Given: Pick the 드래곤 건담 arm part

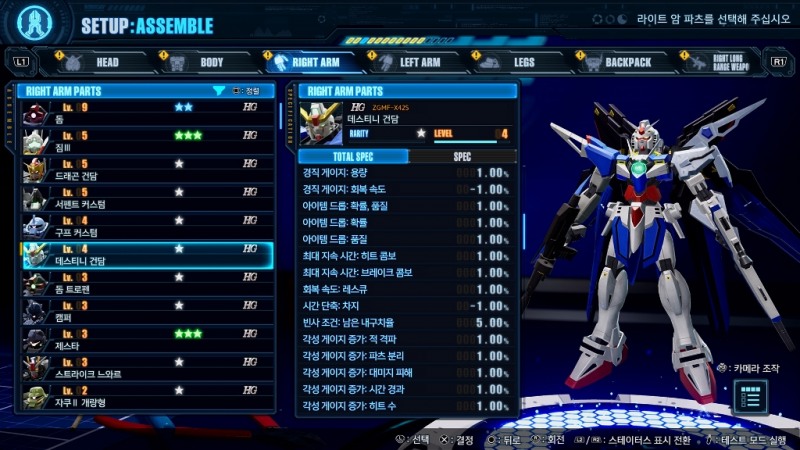Looking at the screenshot, I should (146, 170).
